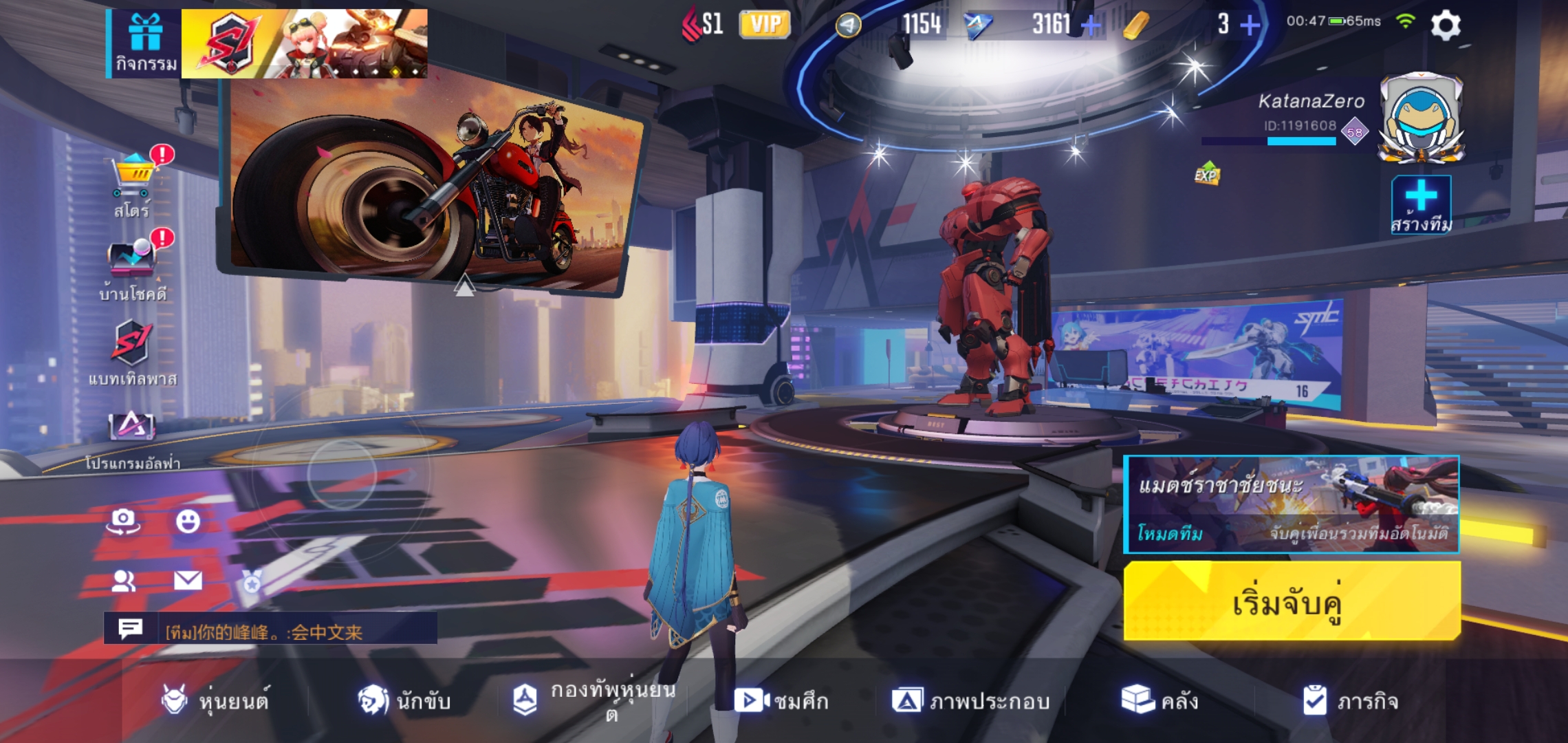The height and width of the screenshot is (743, 1568).
Task: Change the match mode panel selection
Action: 1292,504
